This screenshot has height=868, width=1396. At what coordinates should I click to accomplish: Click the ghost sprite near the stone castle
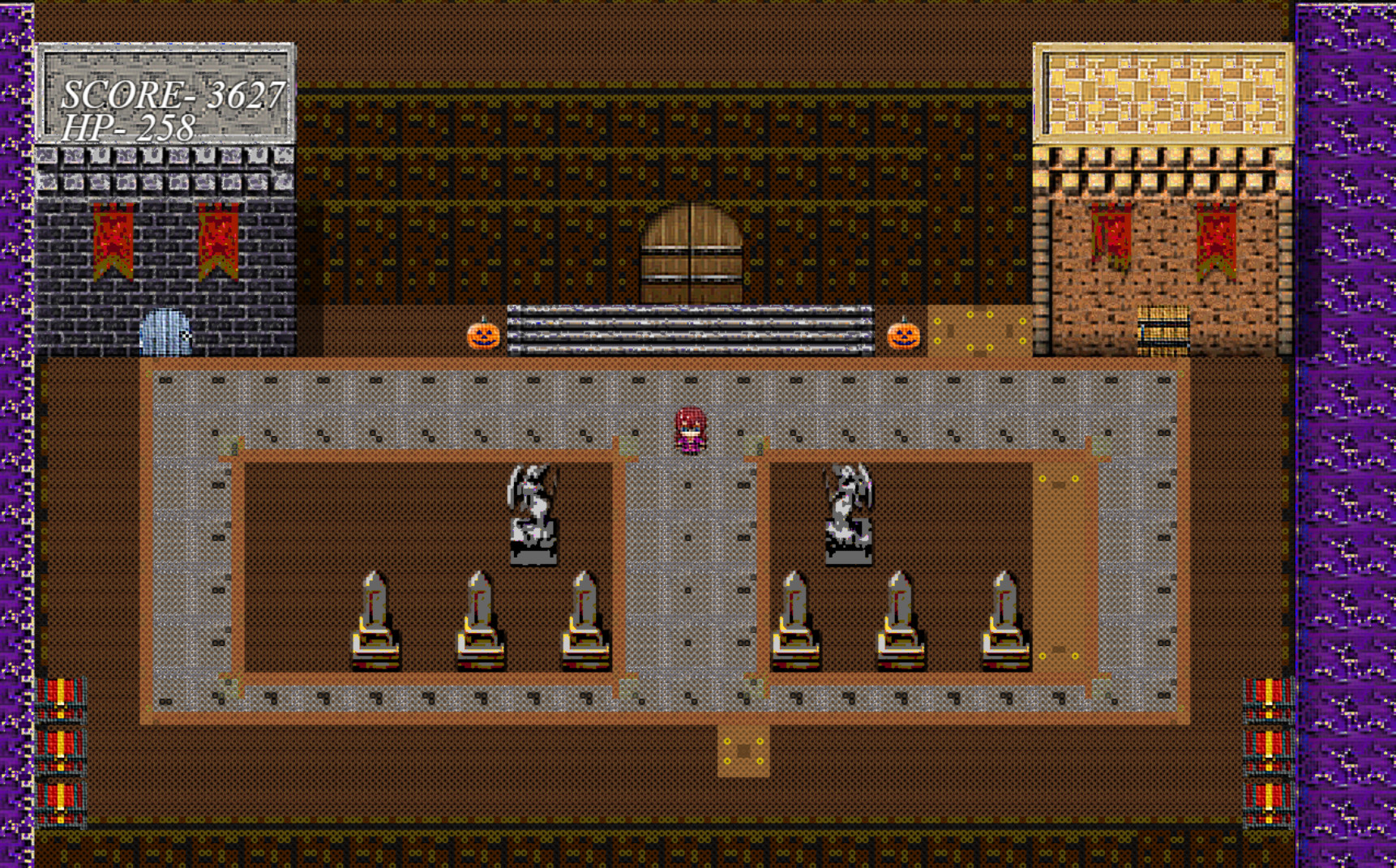click(166, 334)
